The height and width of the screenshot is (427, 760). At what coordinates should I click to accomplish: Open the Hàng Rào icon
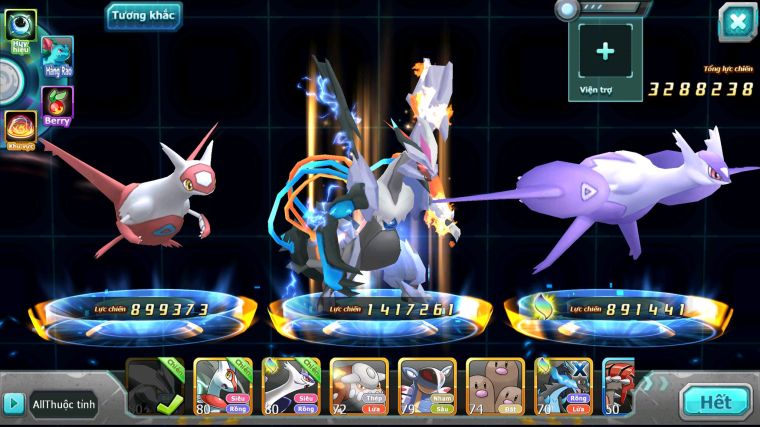click(x=58, y=57)
